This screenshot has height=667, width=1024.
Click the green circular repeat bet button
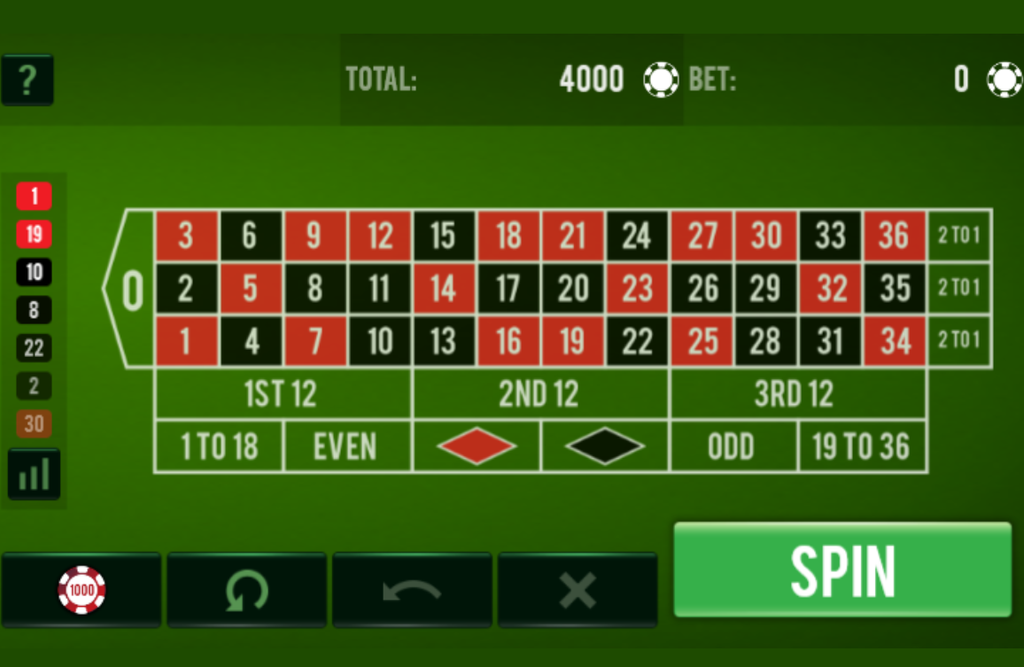click(x=246, y=590)
